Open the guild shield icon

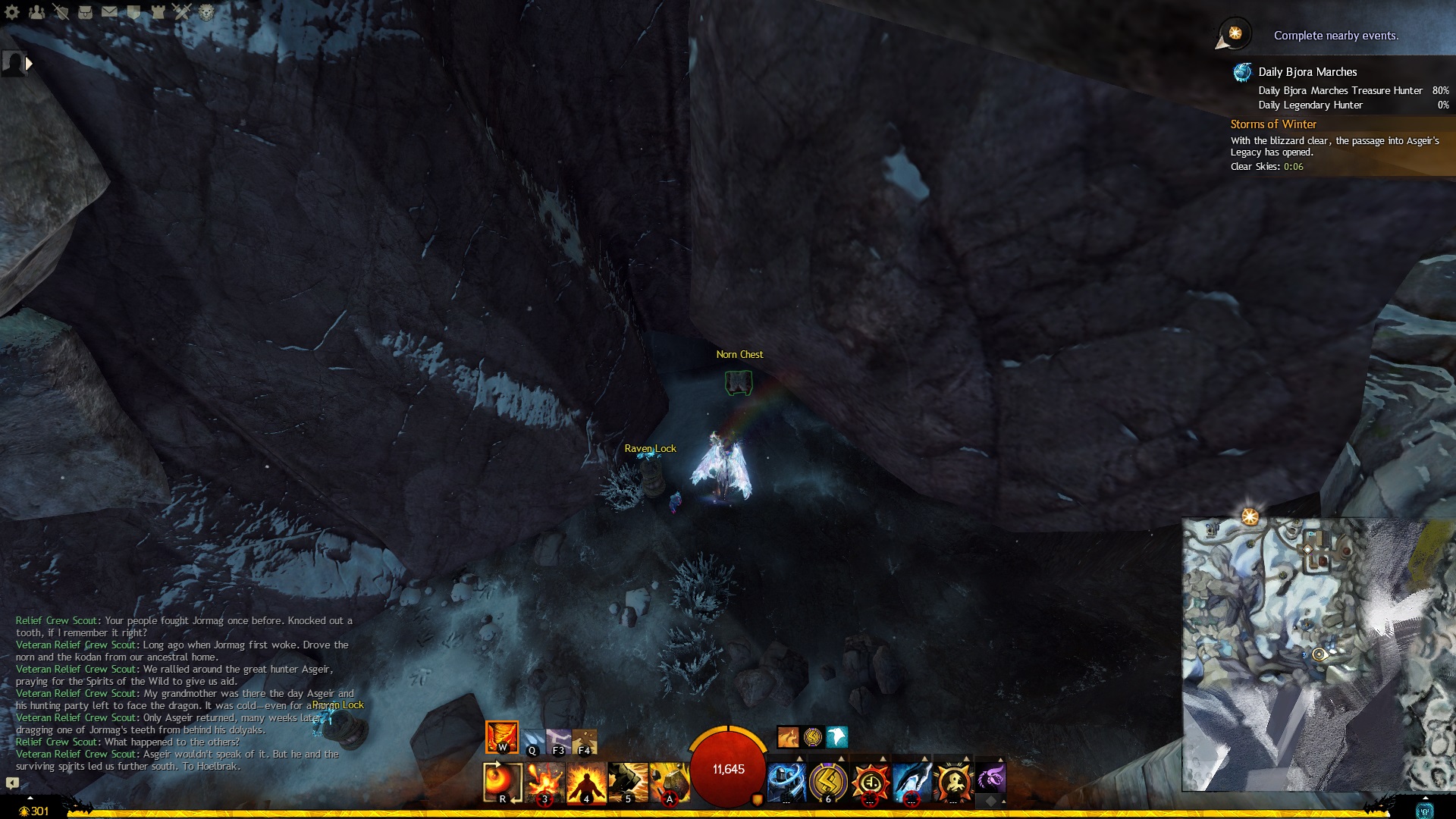tap(133, 12)
